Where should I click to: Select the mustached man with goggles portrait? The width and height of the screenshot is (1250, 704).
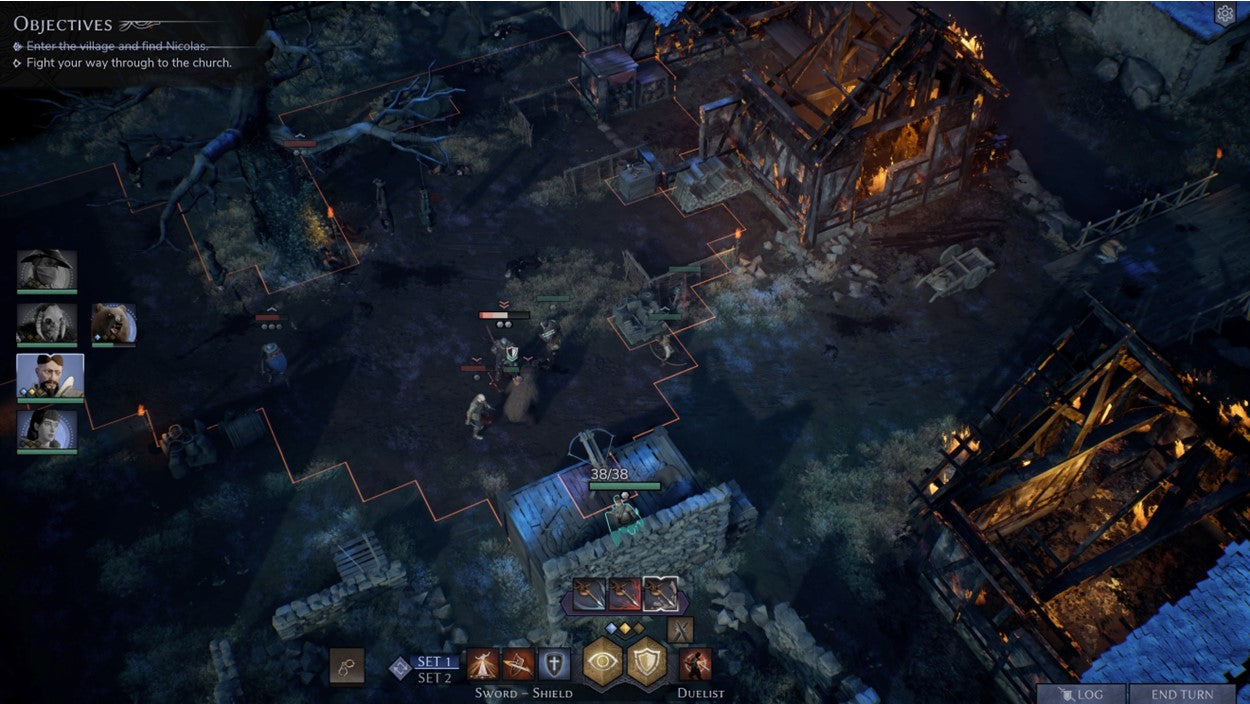pos(50,376)
